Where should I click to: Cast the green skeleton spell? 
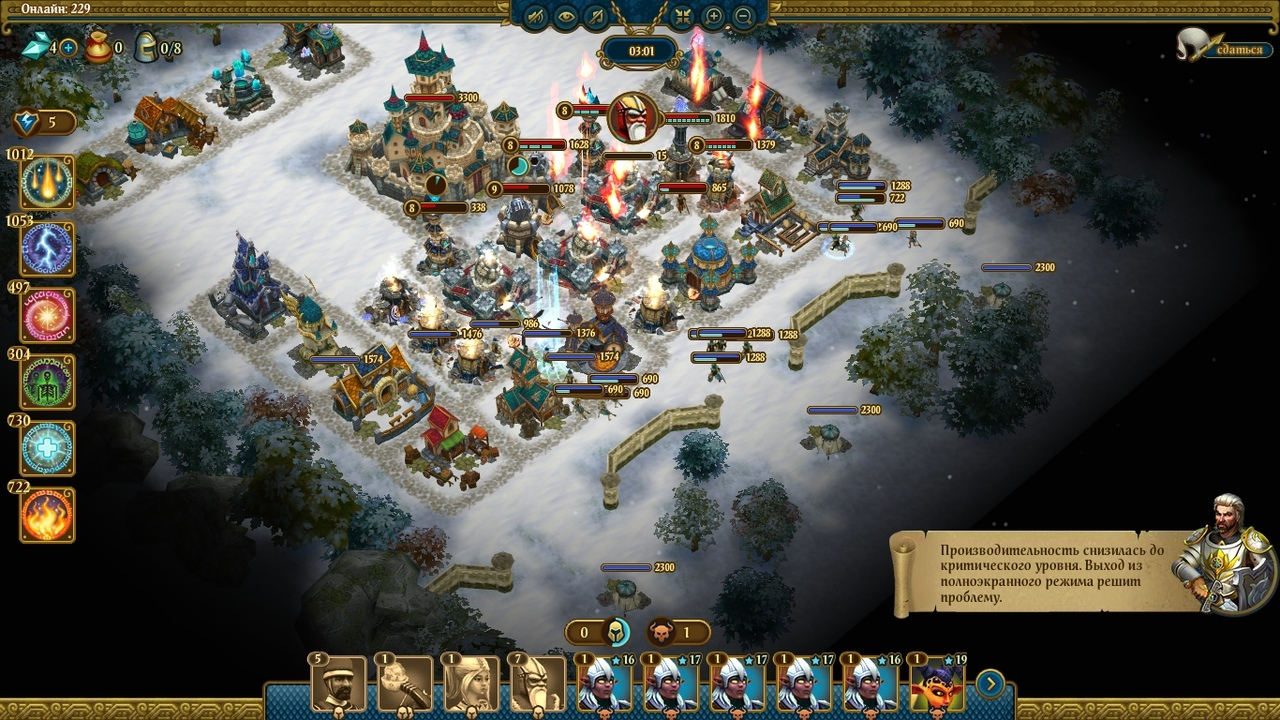(48, 382)
